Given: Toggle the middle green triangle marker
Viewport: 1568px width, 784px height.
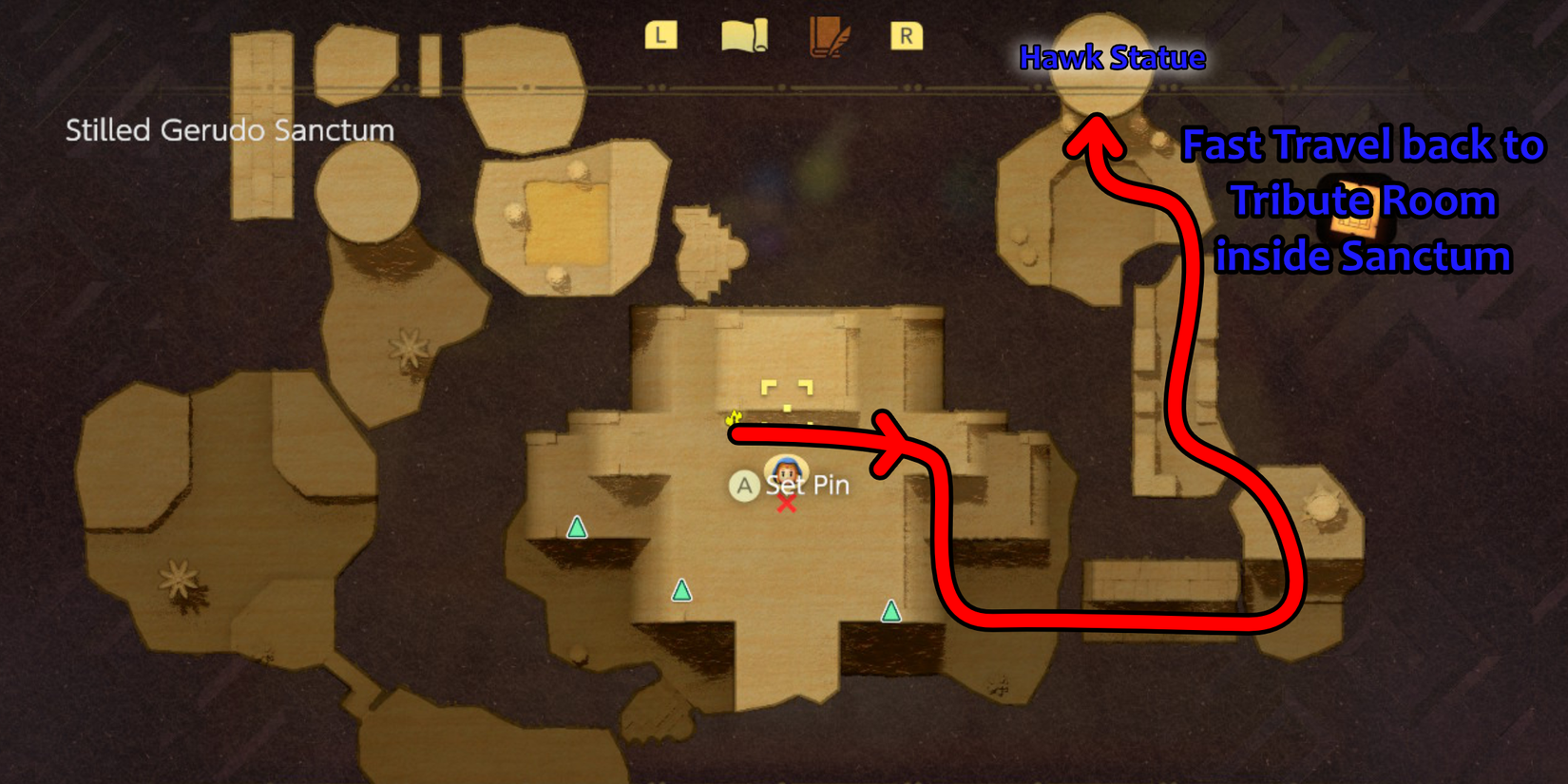Looking at the screenshot, I should tap(680, 591).
